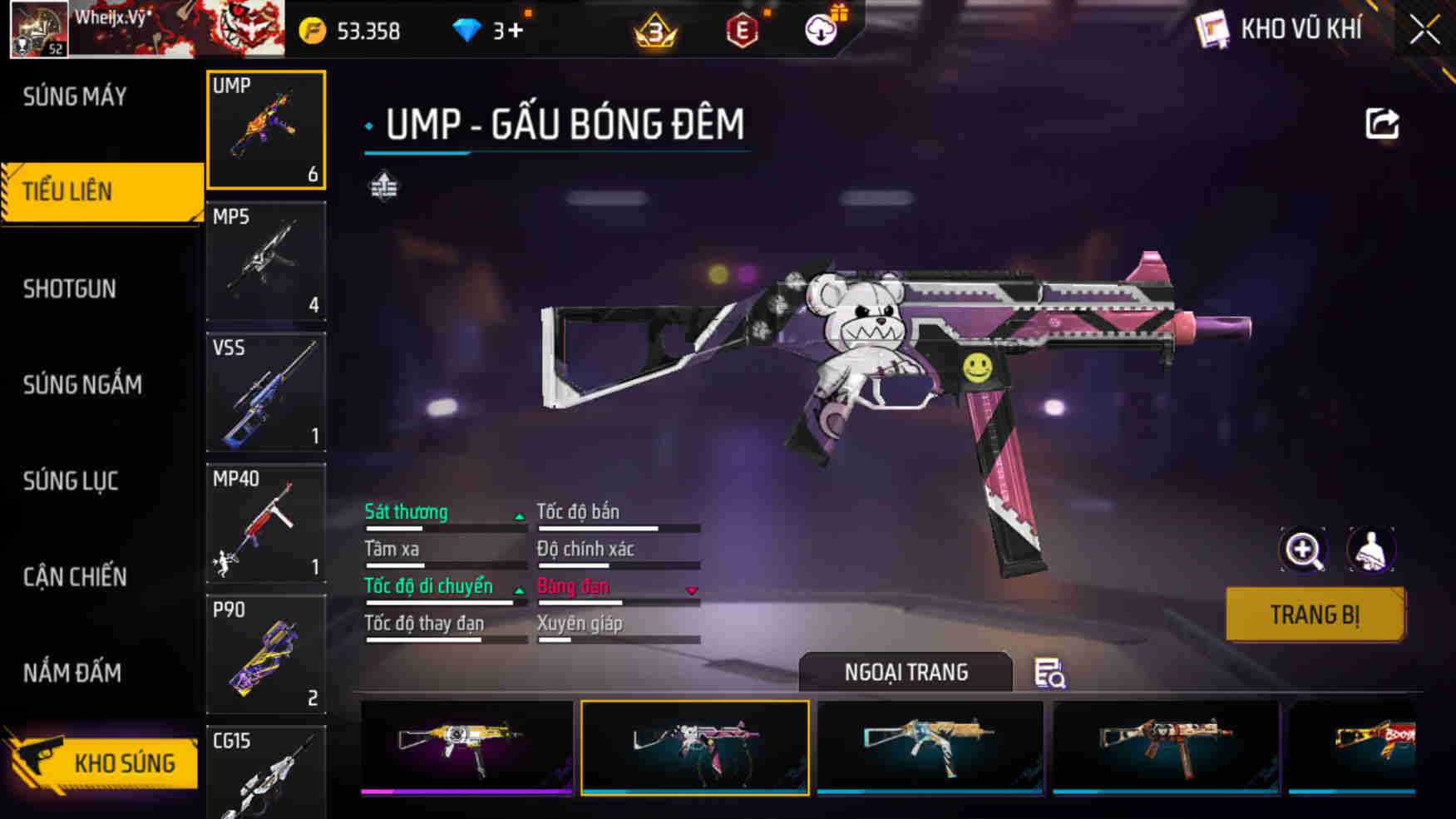Select the yellow UMP skin thumbnail
This screenshot has height=819, width=1456.
click(x=466, y=747)
